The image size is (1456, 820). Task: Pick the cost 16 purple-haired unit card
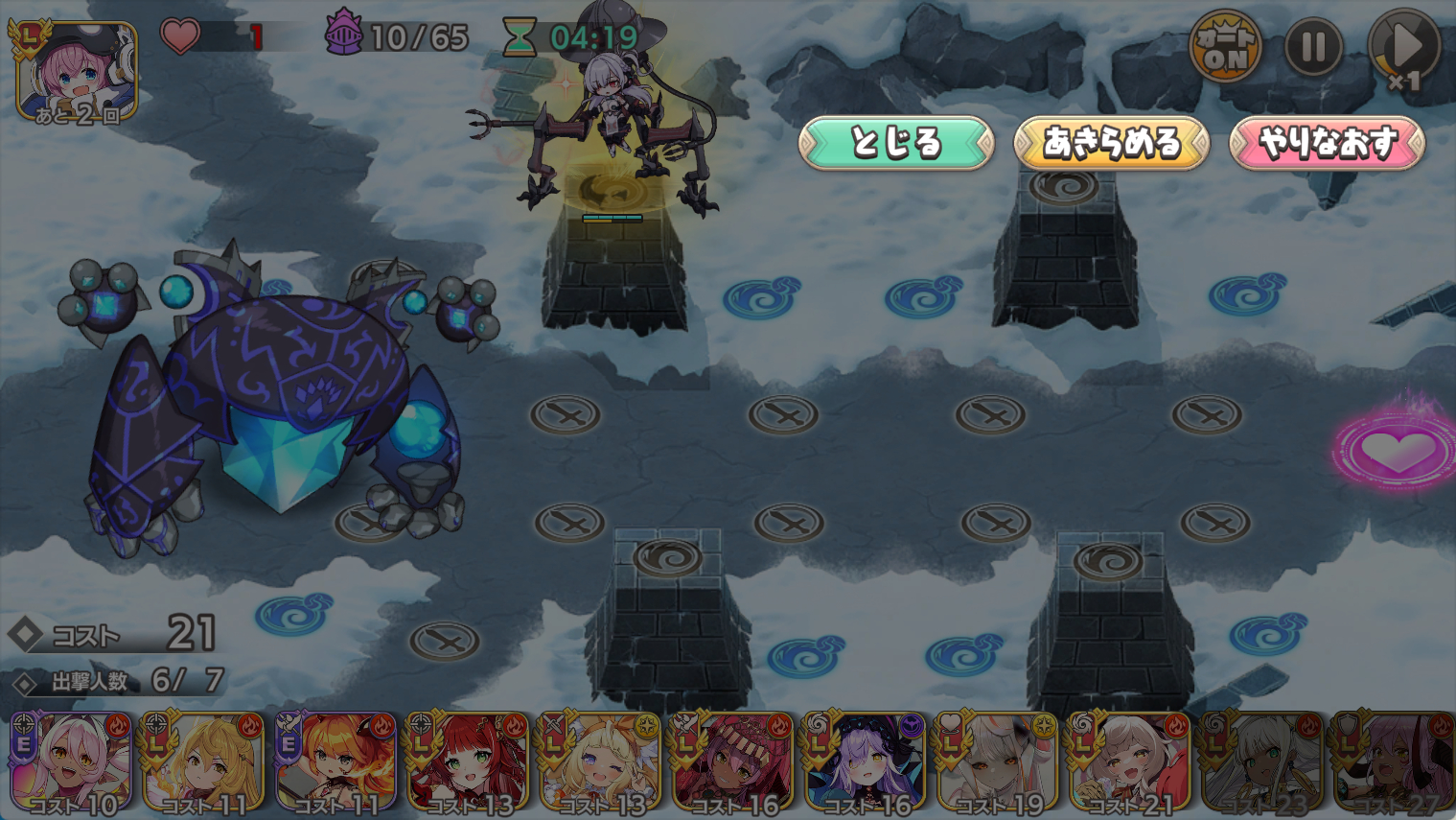pos(865,764)
